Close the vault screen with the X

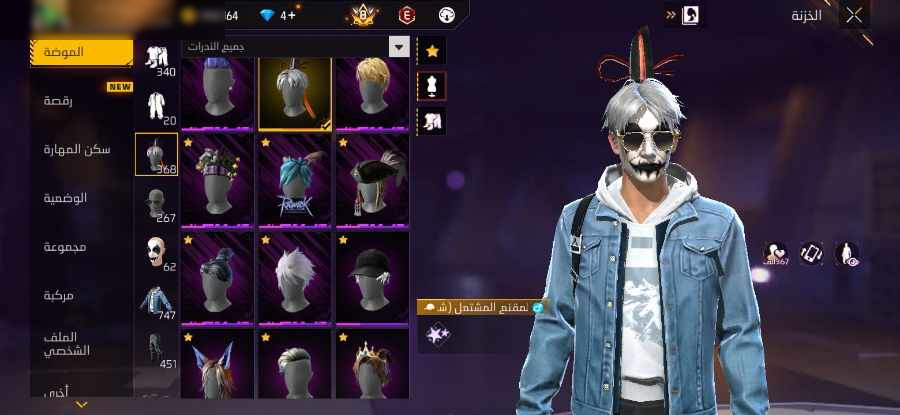pos(853,15)
